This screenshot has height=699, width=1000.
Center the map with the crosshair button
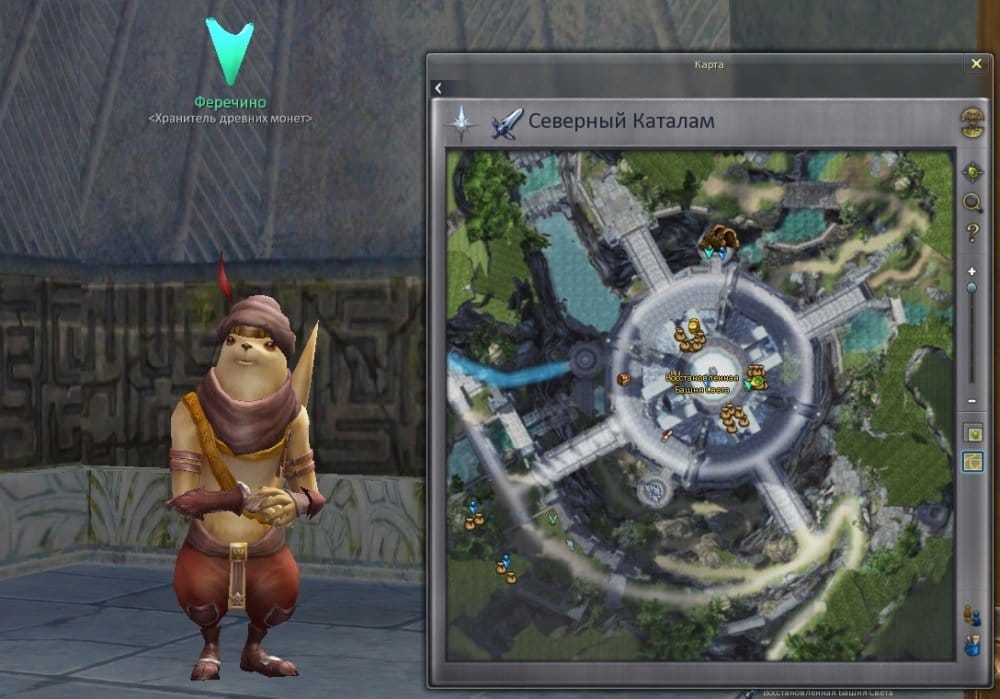pos(971,171)
